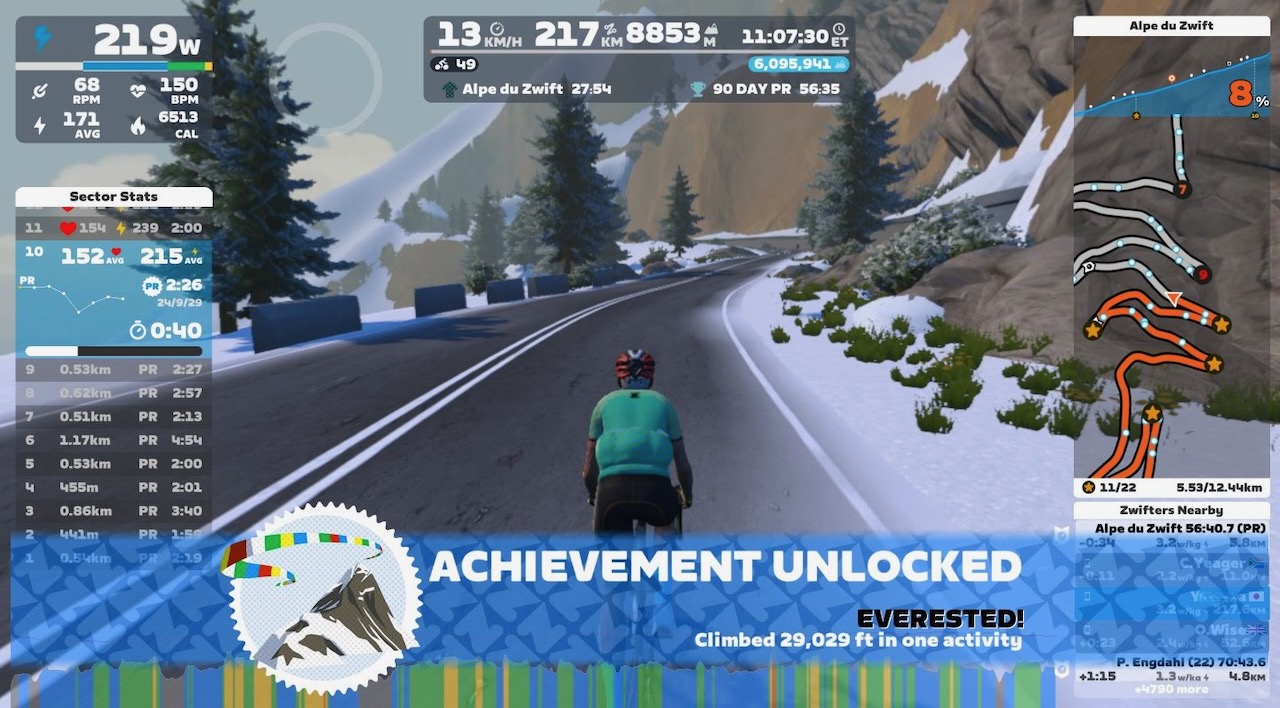Click the Sector Stats panel header
Screen dimensions: 1280x708
[113, 197]
